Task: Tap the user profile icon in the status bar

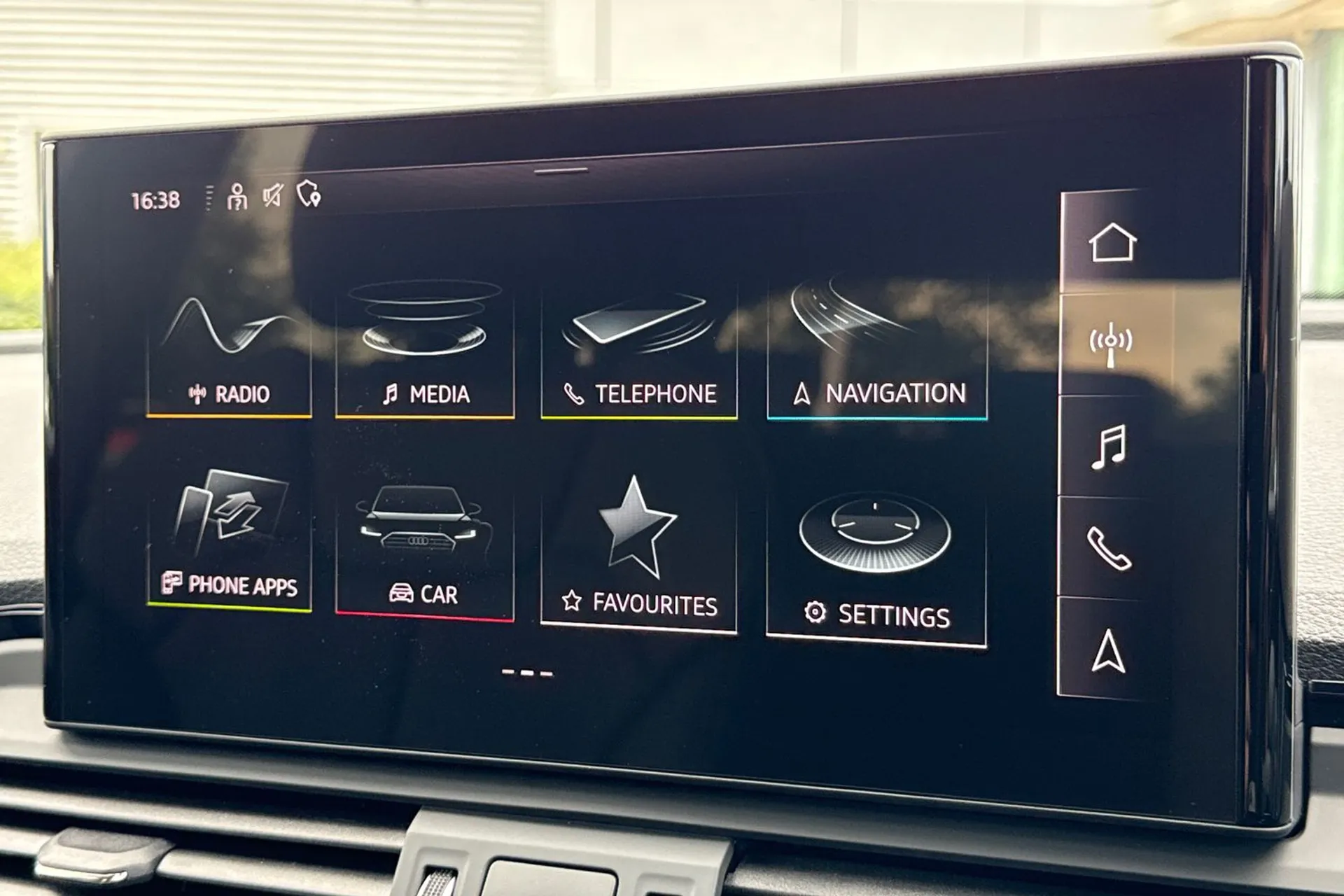Action: pyautogui.click(x=239, y=199)
